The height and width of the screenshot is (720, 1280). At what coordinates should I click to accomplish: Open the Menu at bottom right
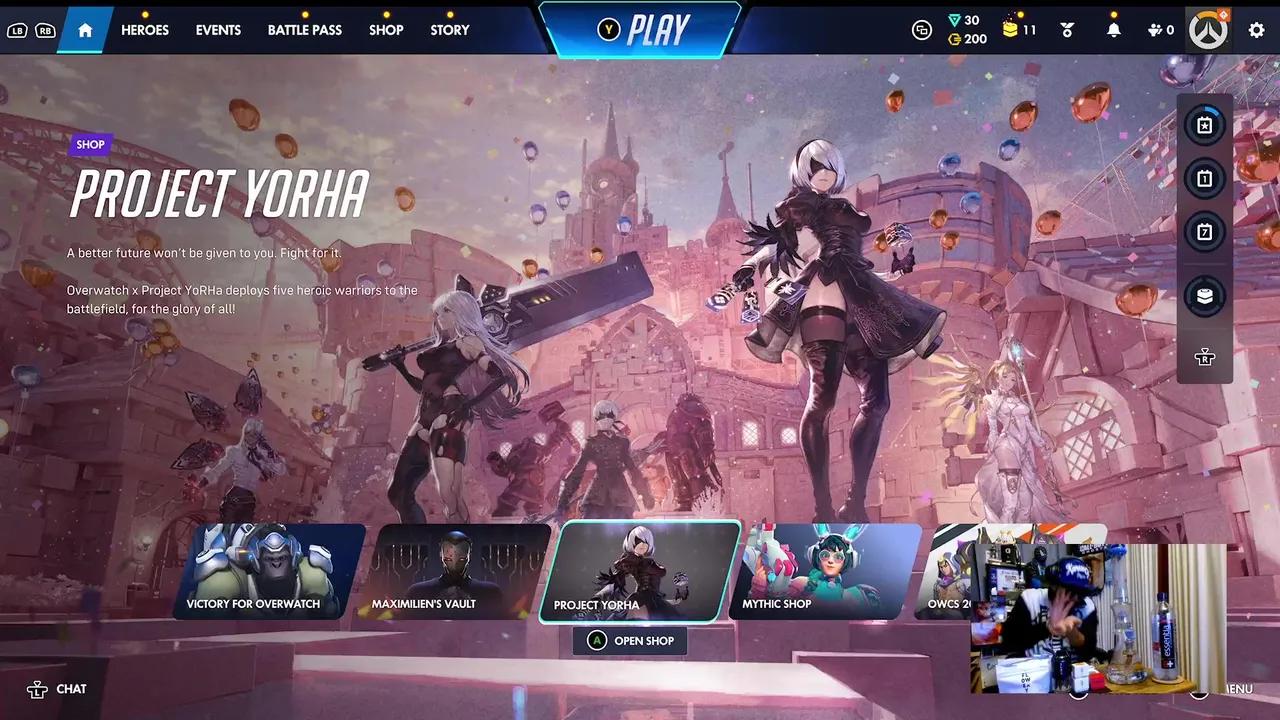[1231, 689]
